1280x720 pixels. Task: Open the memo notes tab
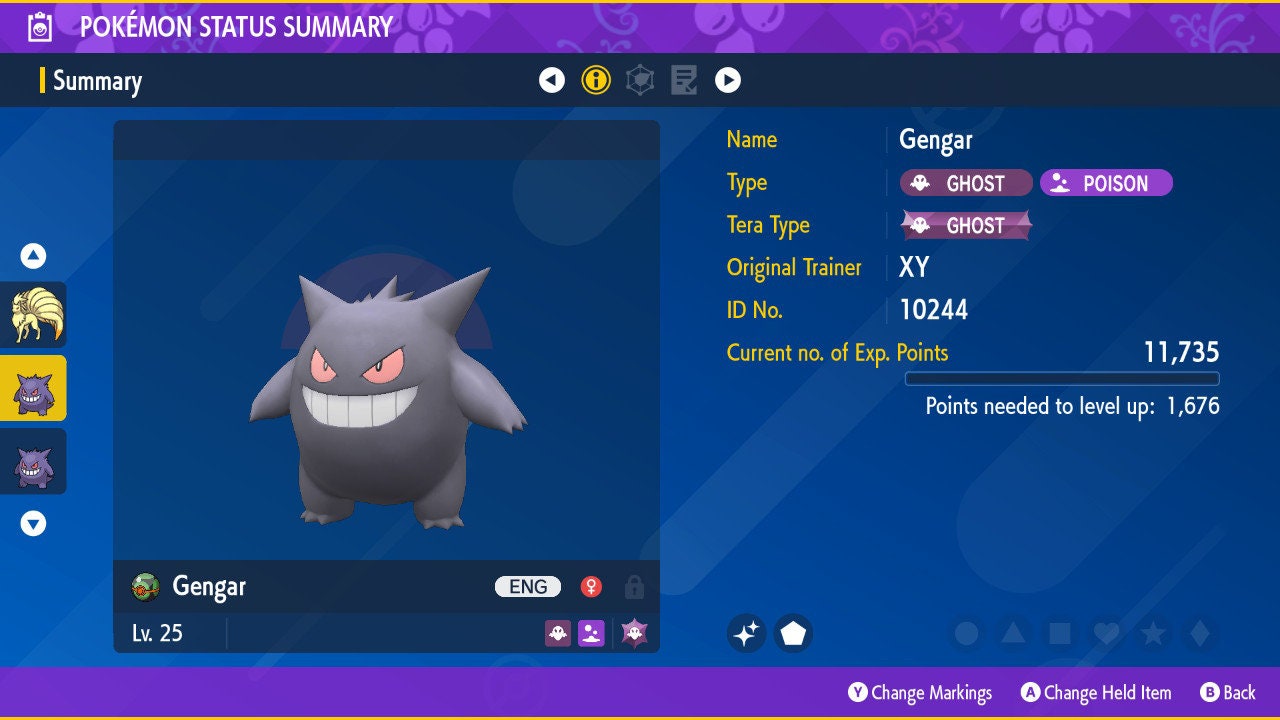[x=684, y=80]
